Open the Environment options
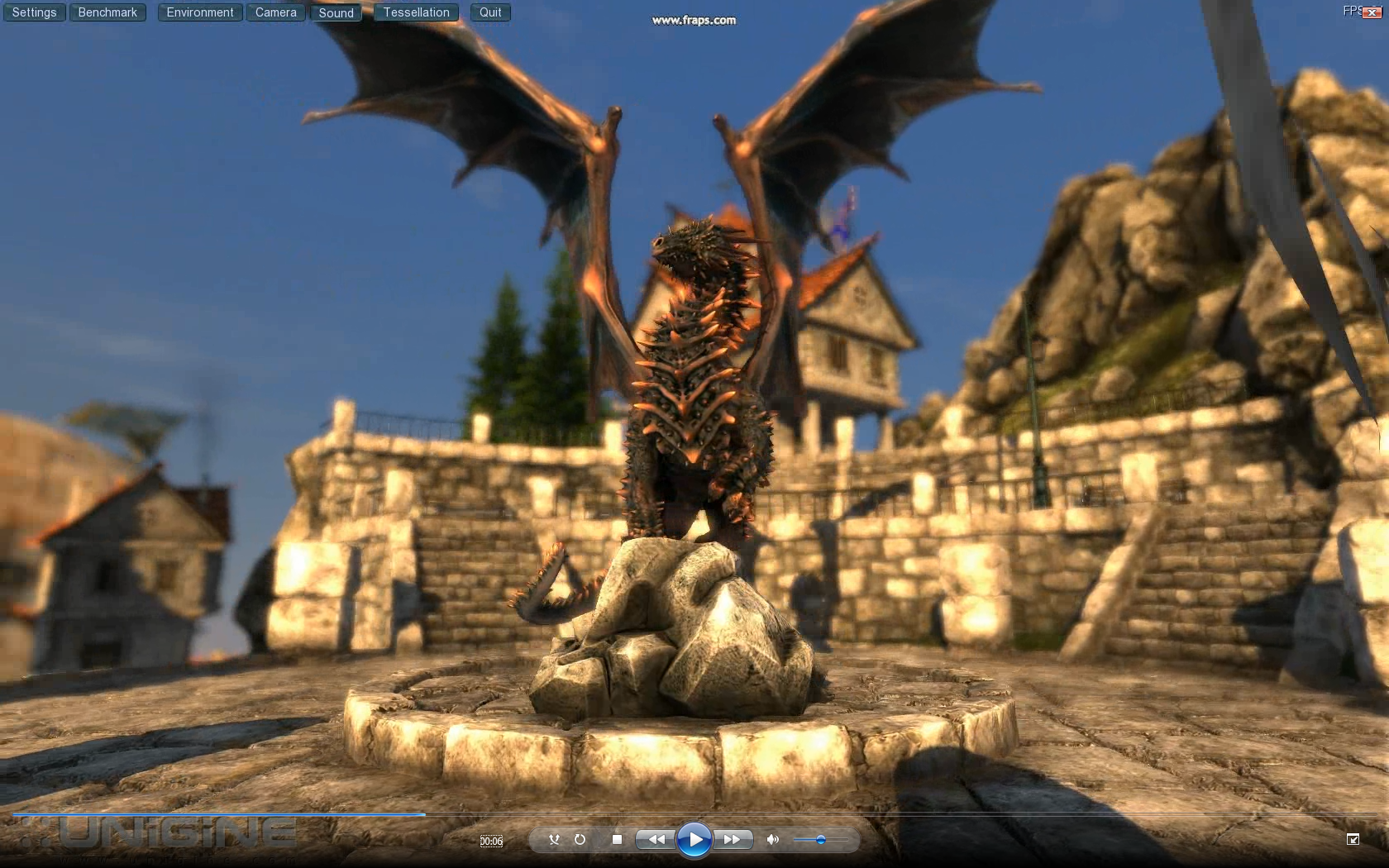Viewport: 1389px width, 868px height. [x=200, y=12]
